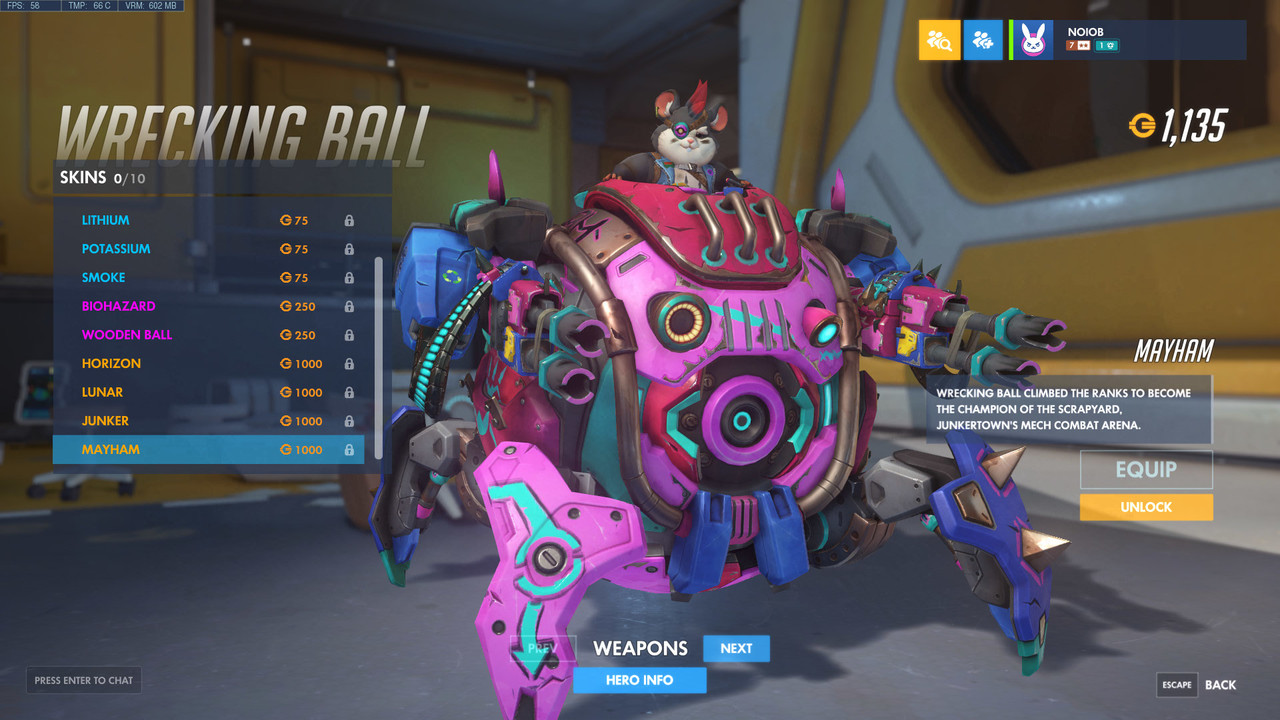The image size is (1280, 720).
Task: Open Hero Info
Action: pos(640,680)
